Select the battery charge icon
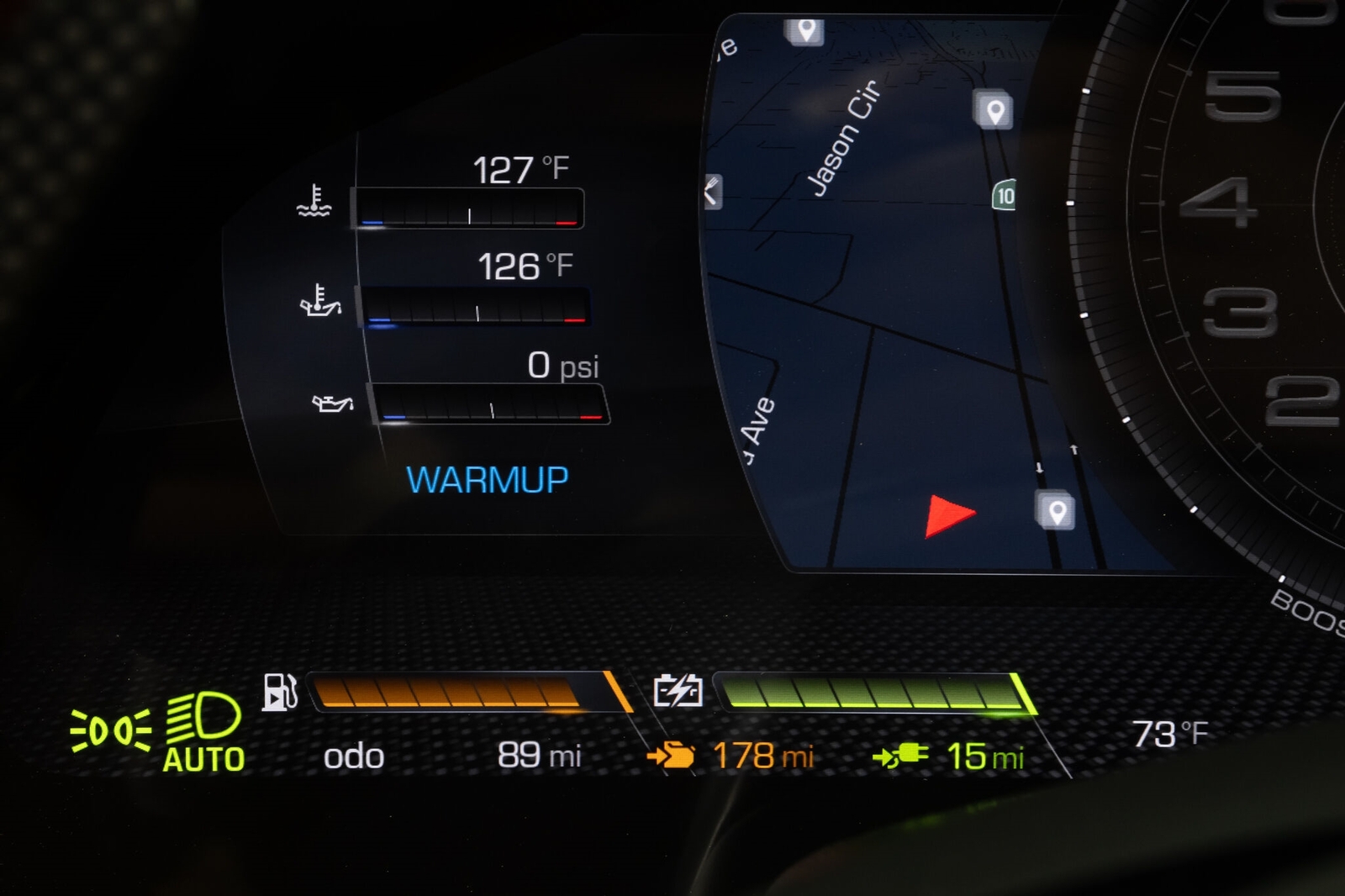Image resolution: width=1345 pixels, height=896 pixels. [678, 691]
